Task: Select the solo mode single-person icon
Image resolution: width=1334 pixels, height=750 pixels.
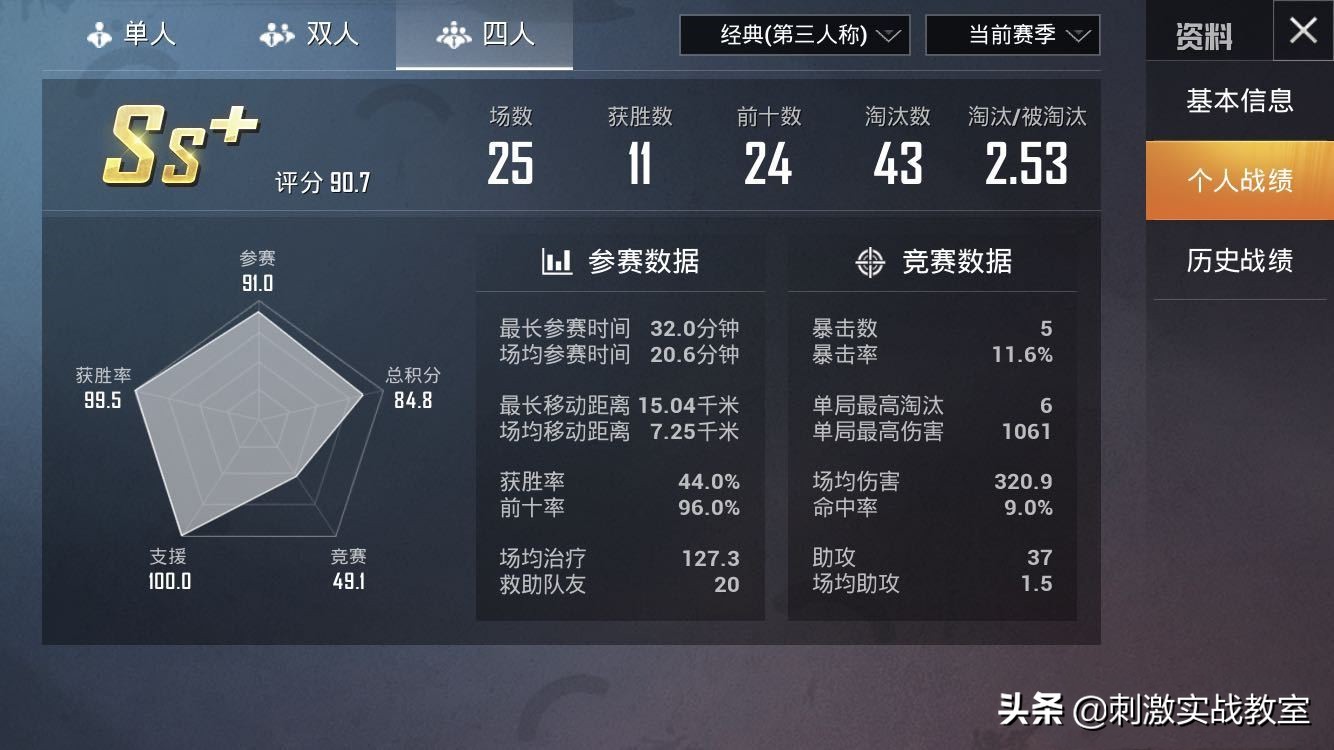Action: (x=98, y=33)
